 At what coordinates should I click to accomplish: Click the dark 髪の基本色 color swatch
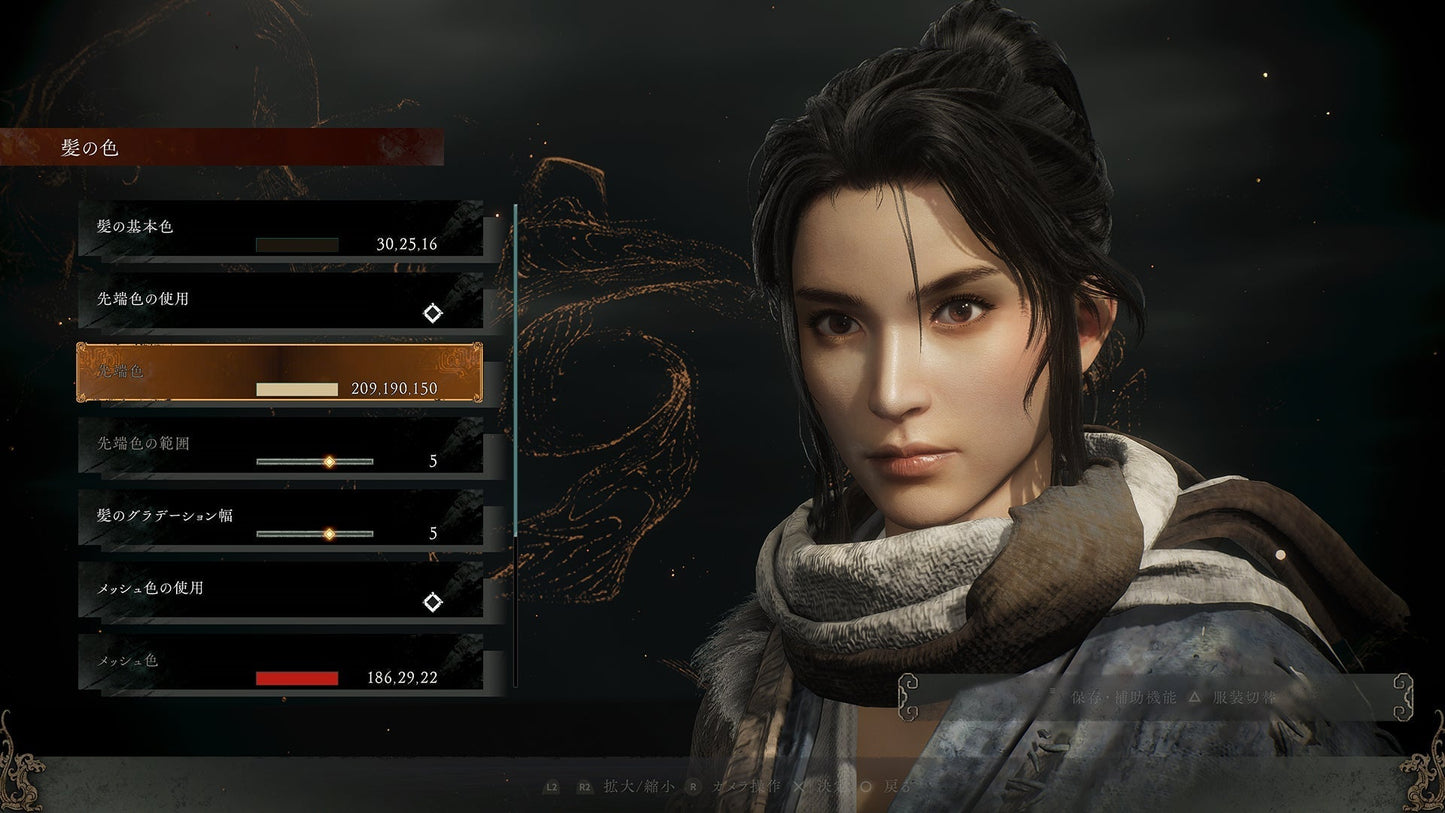pyautogui.click(x=297, y=245)
